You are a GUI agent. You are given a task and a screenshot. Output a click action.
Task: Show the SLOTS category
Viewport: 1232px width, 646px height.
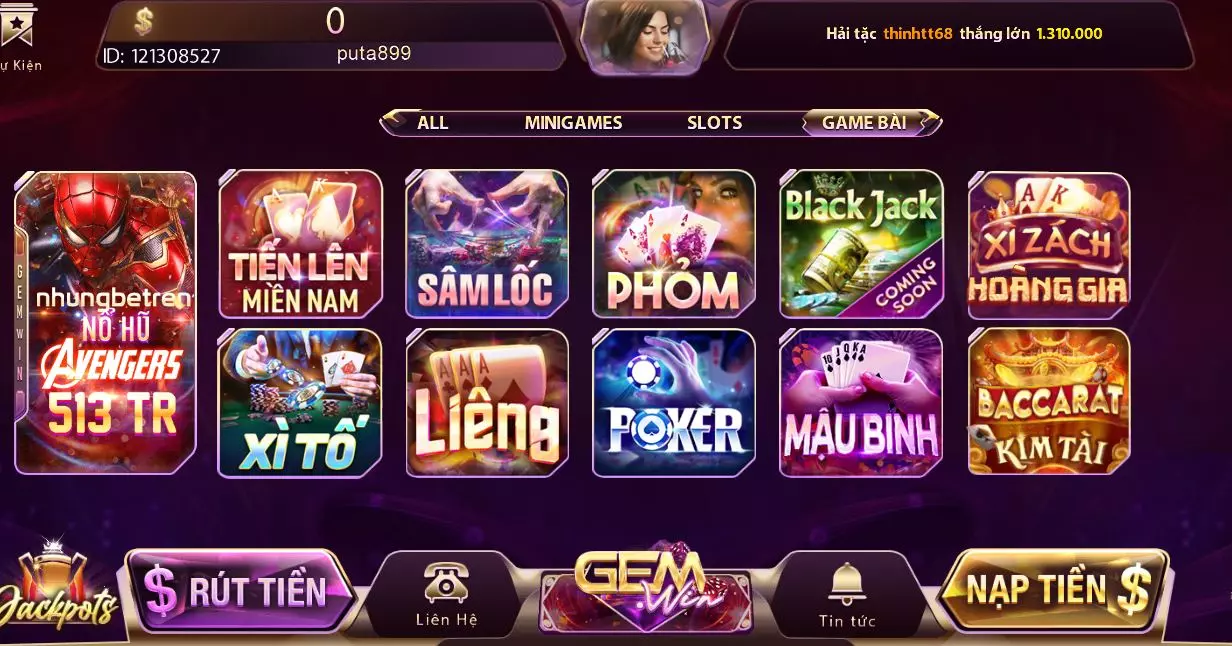click(x=714, y=123)
